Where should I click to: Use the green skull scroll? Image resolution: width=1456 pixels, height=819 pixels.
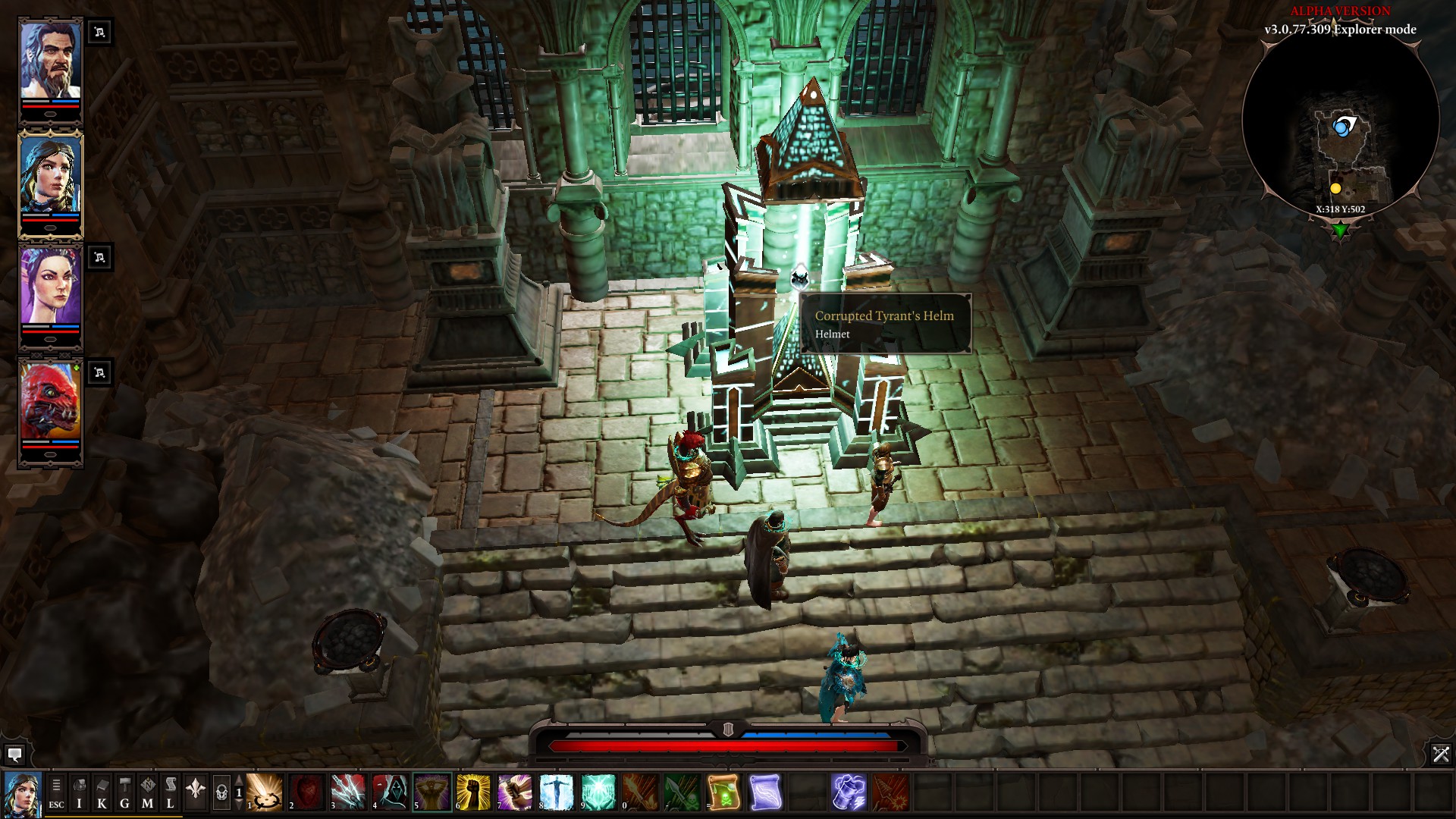point(723,792)
